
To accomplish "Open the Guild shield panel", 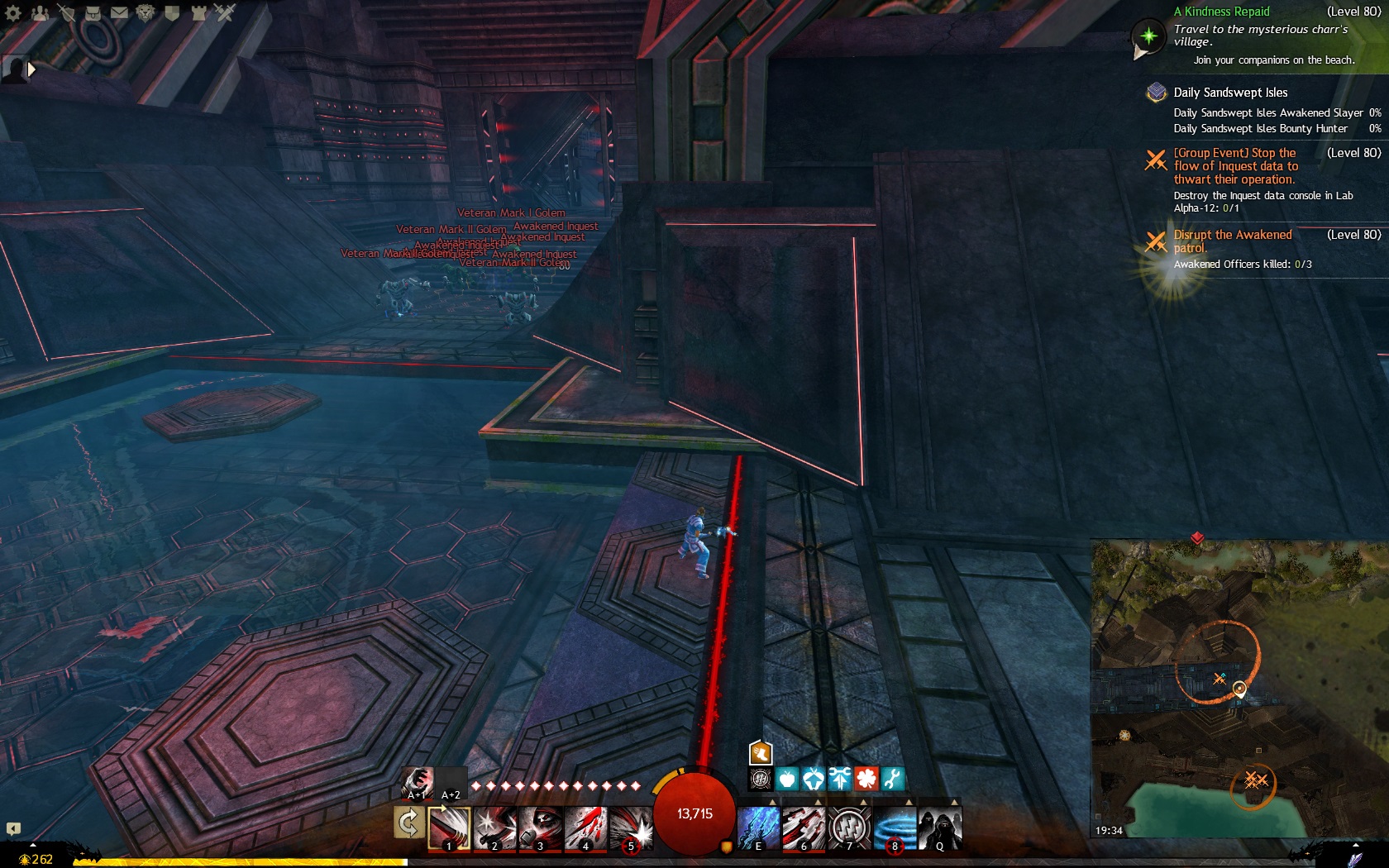I will [x=172, y=13].
